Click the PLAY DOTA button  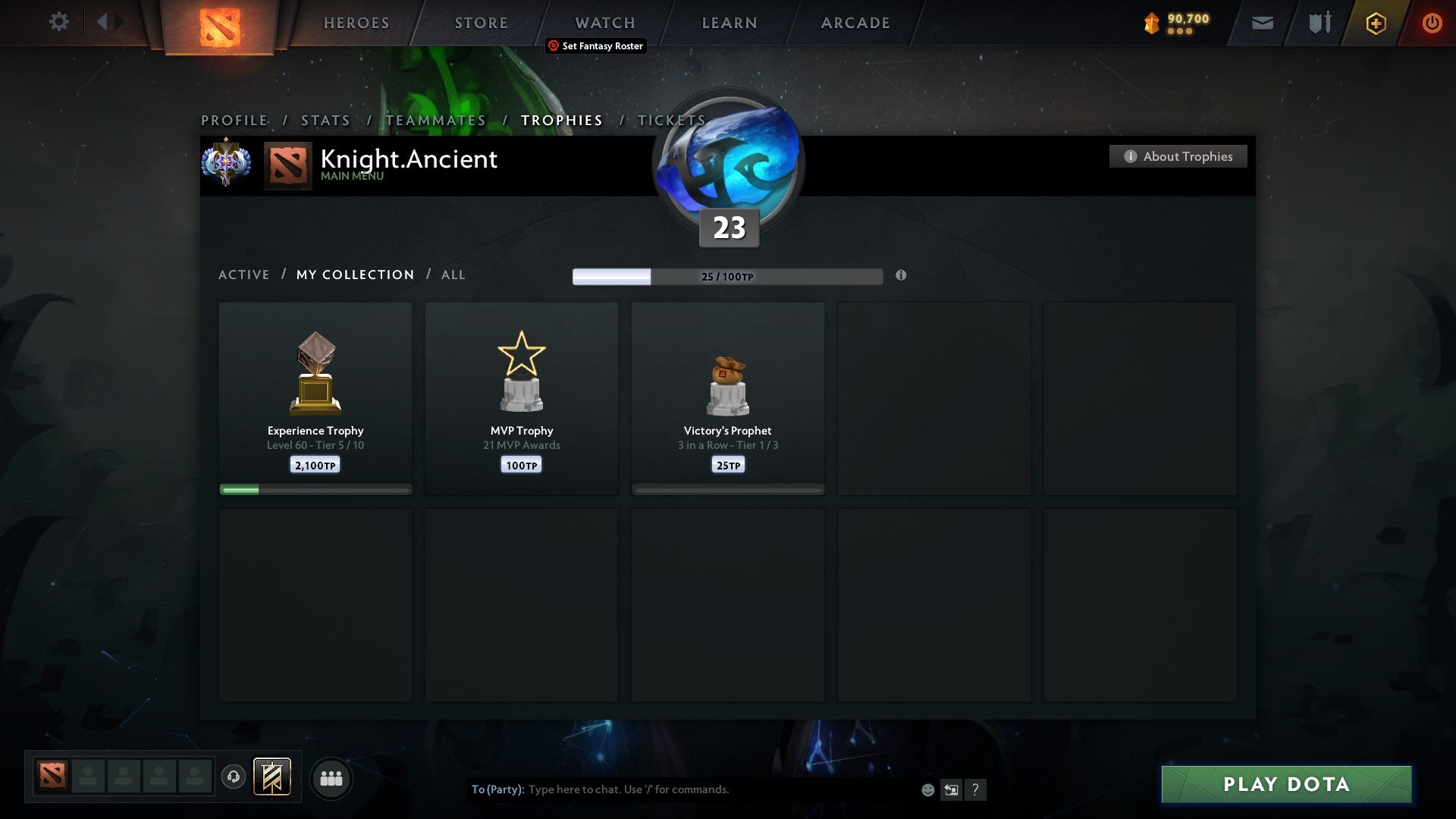[1285, 785]
